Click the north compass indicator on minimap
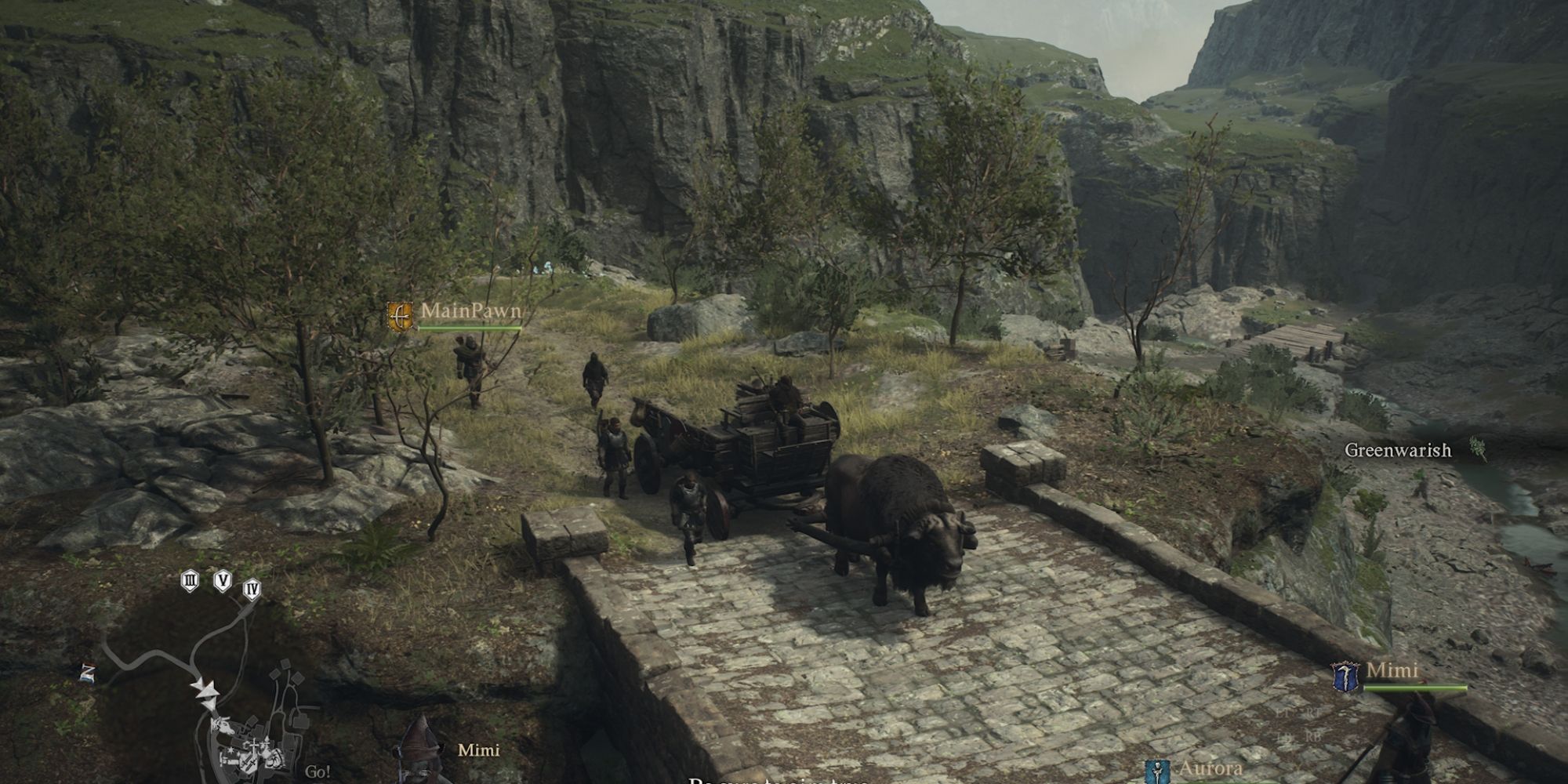1568x784 pixels. point(88,673)
